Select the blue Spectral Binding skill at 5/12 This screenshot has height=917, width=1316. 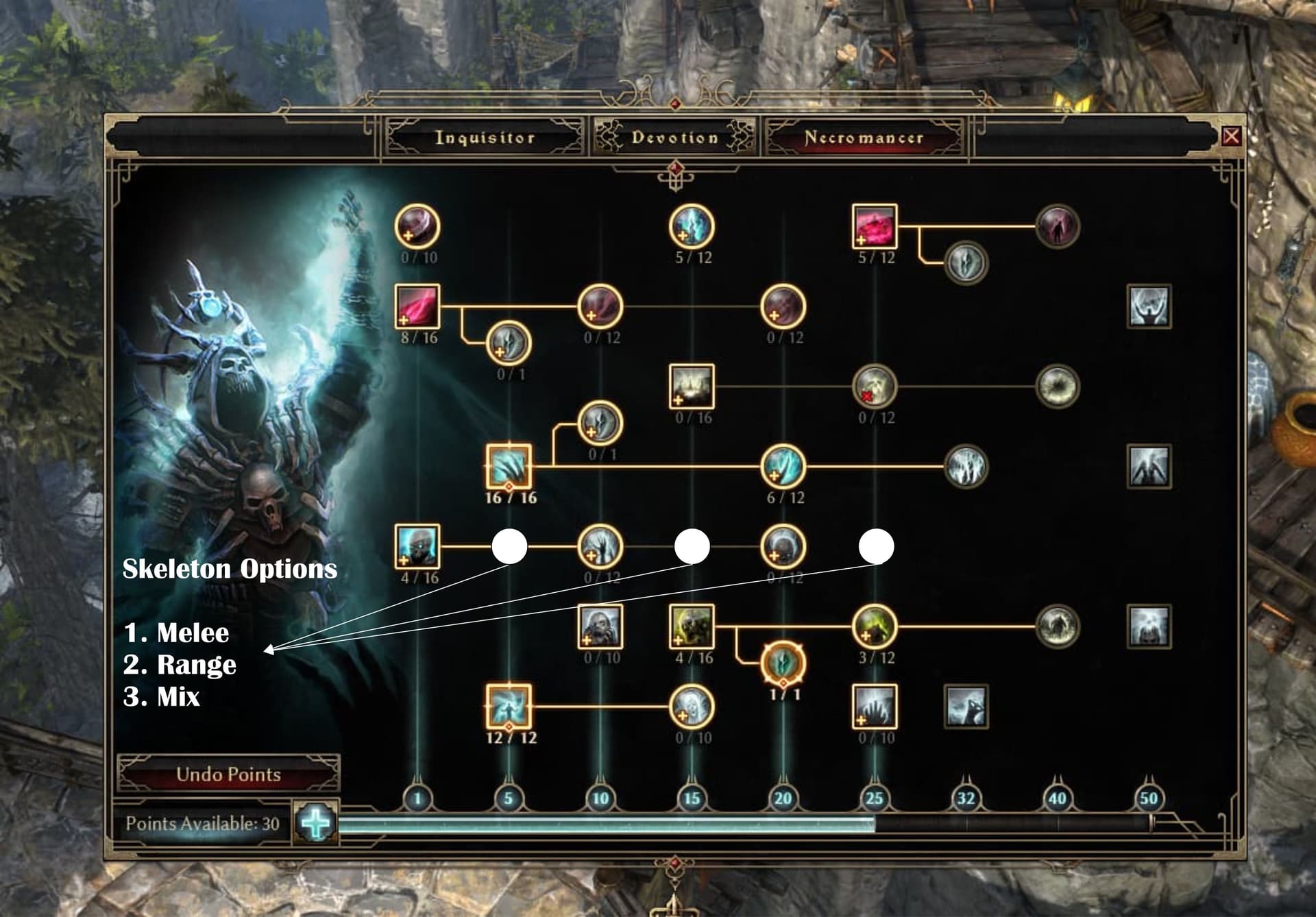click(692, 226)
